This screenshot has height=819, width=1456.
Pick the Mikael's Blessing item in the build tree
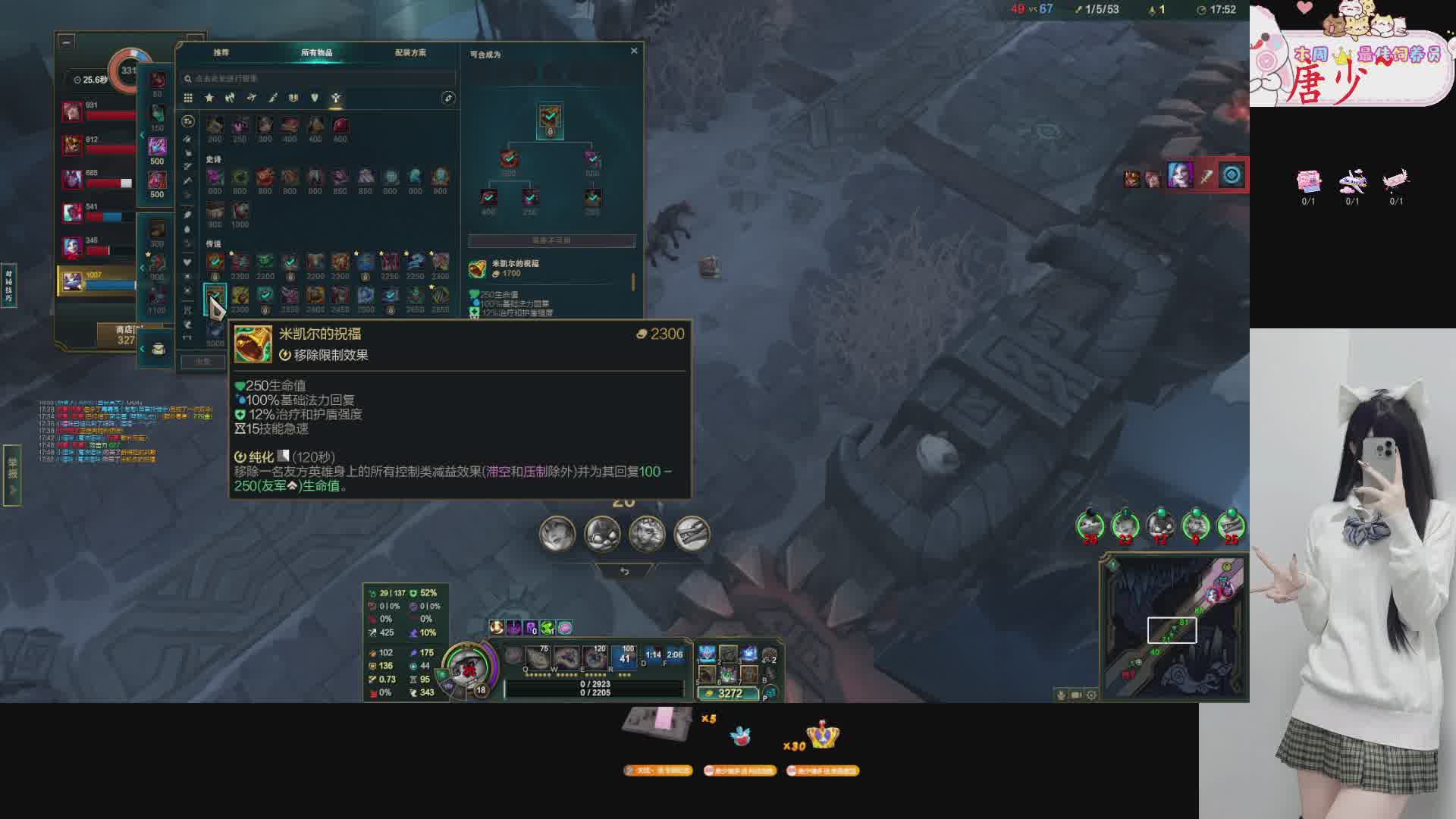(x=550, y=118)
